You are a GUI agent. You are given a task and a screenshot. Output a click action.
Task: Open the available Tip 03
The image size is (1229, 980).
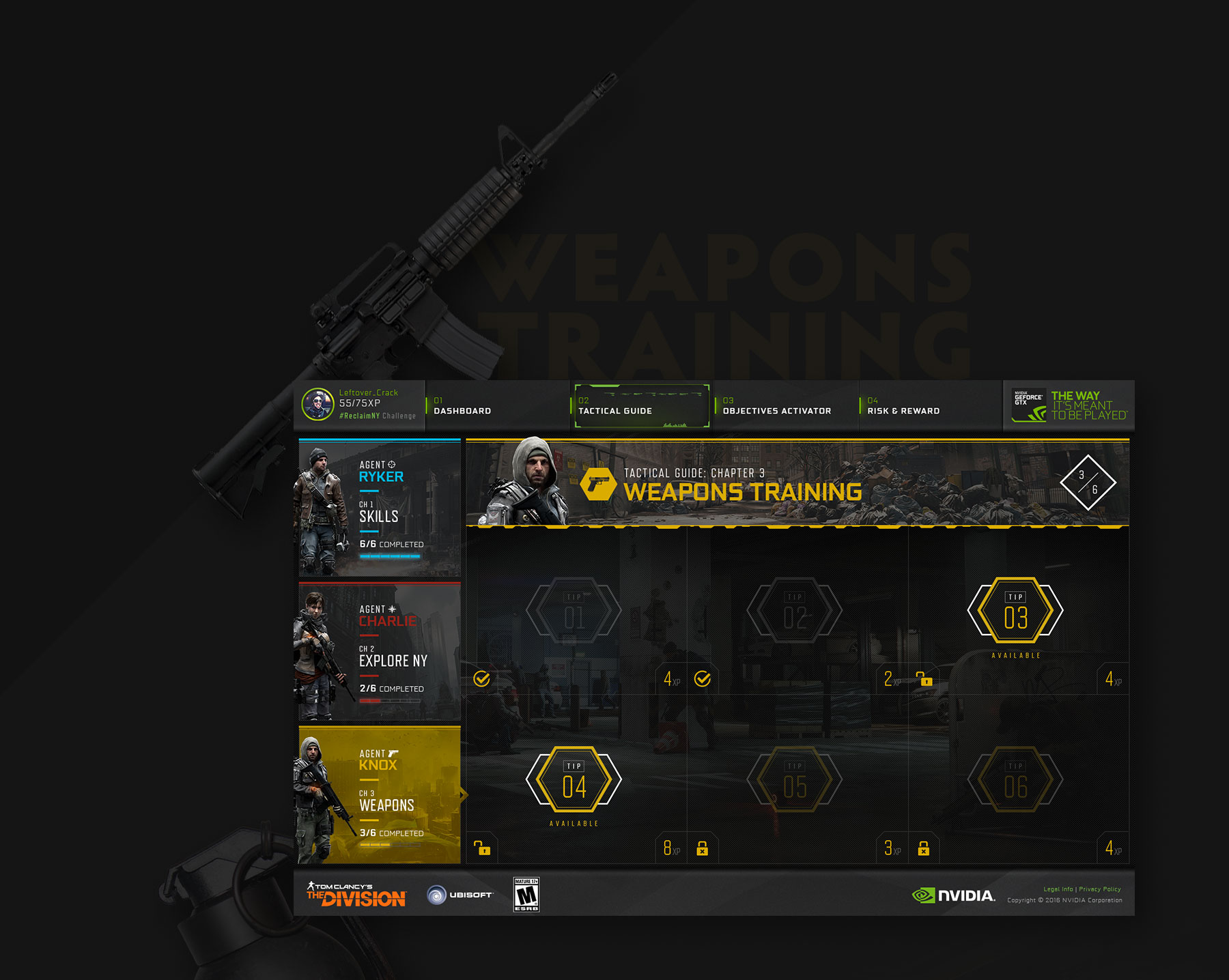click(x=1015, y=611)
